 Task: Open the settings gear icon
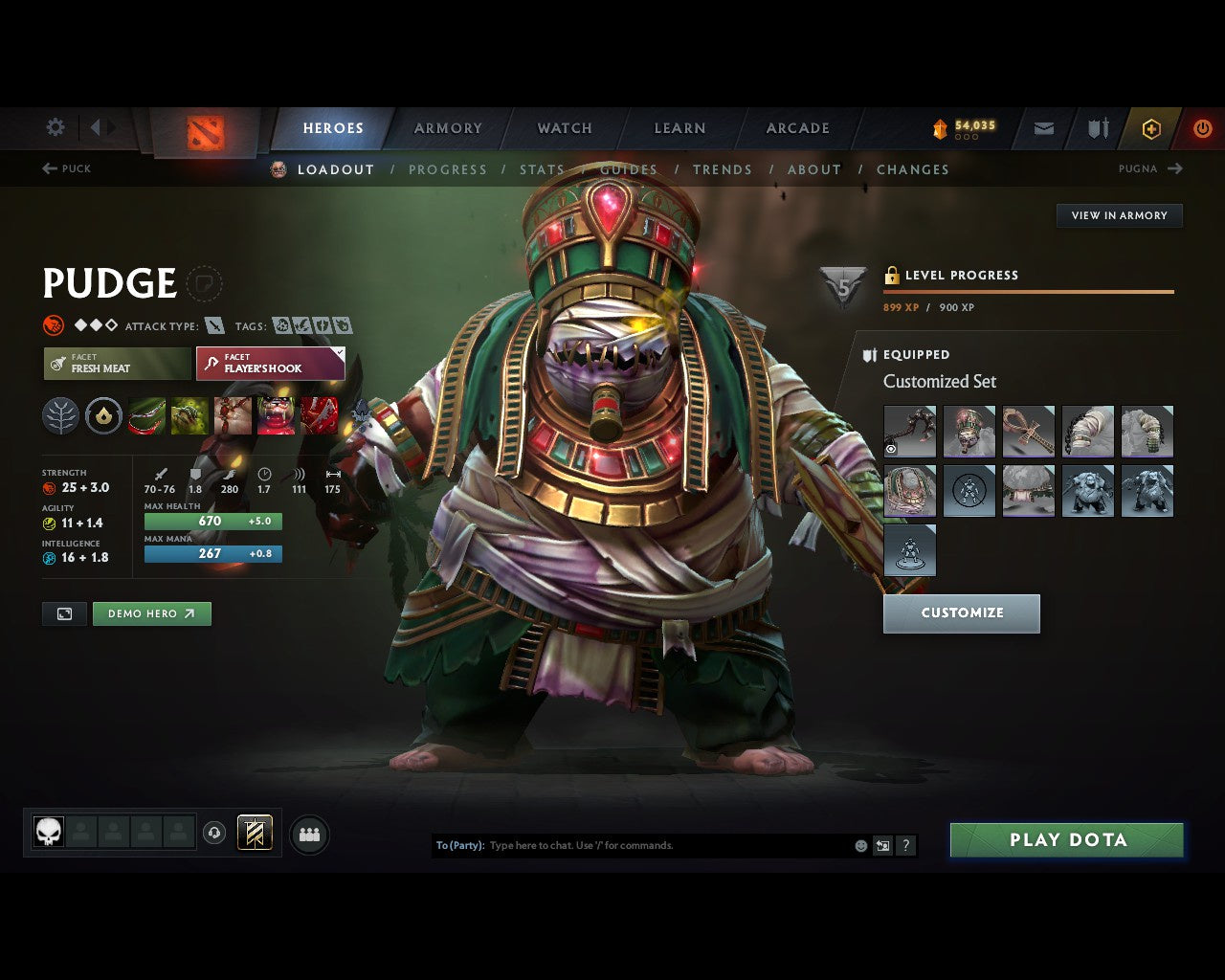coord(55,126)
